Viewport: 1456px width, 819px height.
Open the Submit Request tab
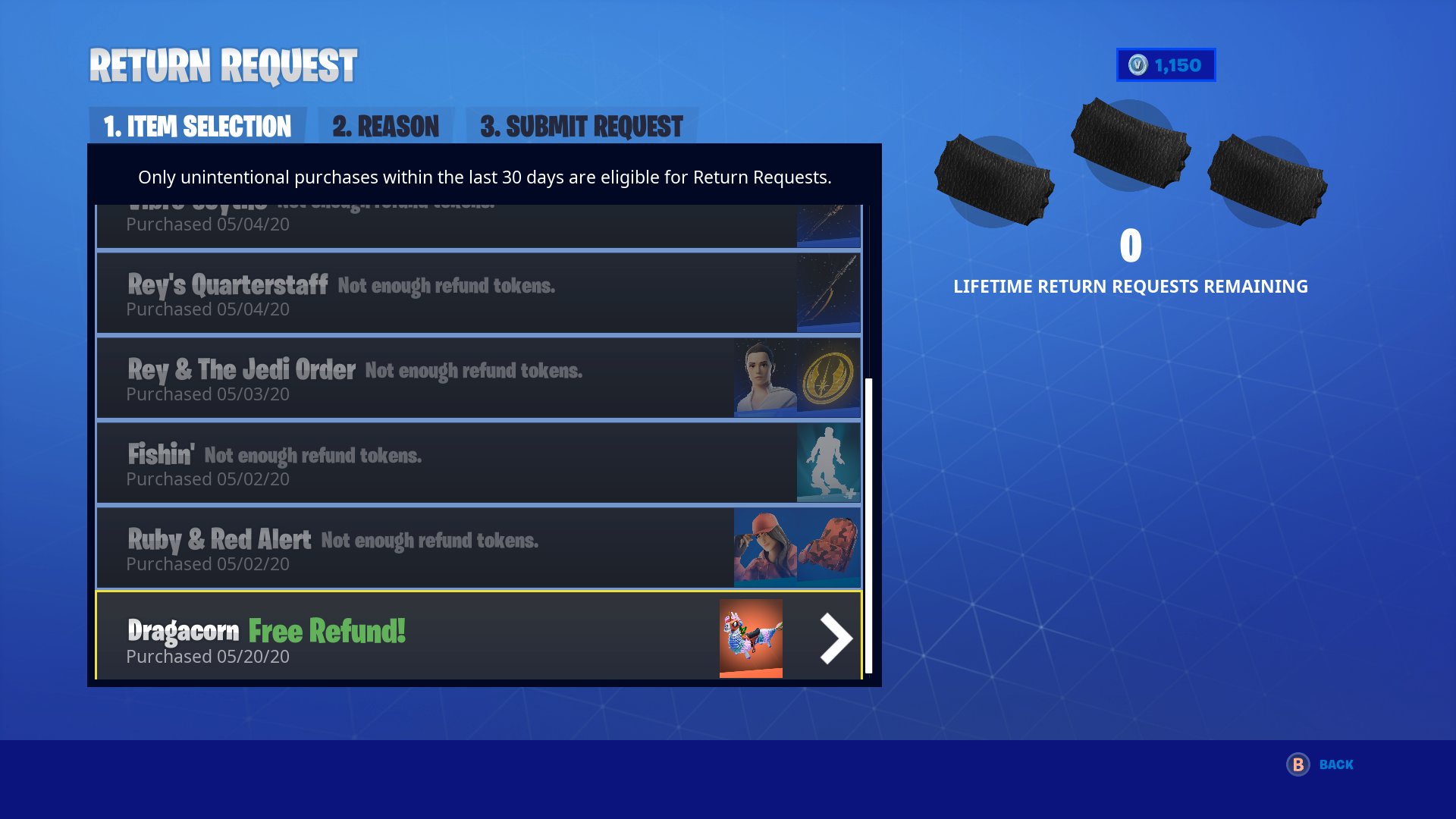click(581, 126)
